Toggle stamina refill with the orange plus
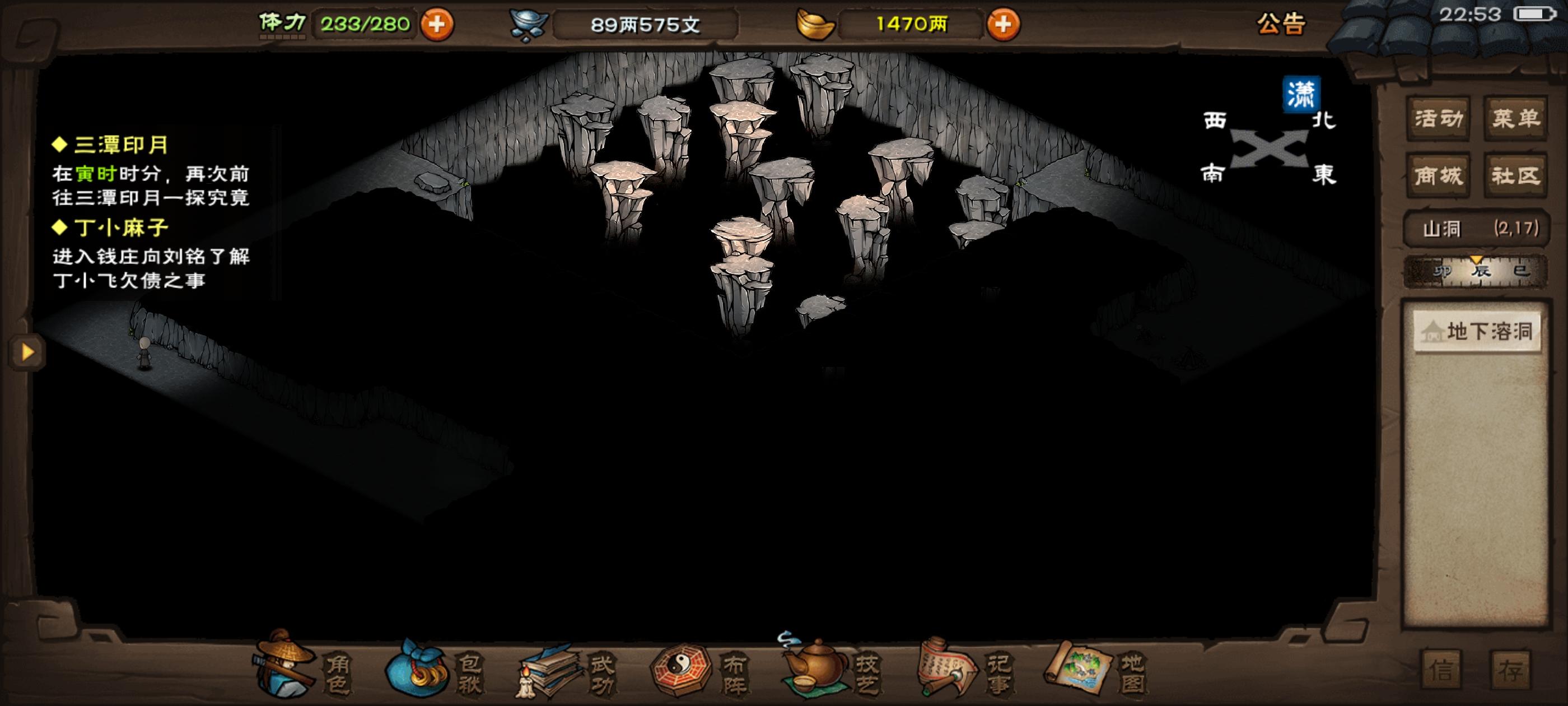 pyautogui.click(x=440, y=24)
